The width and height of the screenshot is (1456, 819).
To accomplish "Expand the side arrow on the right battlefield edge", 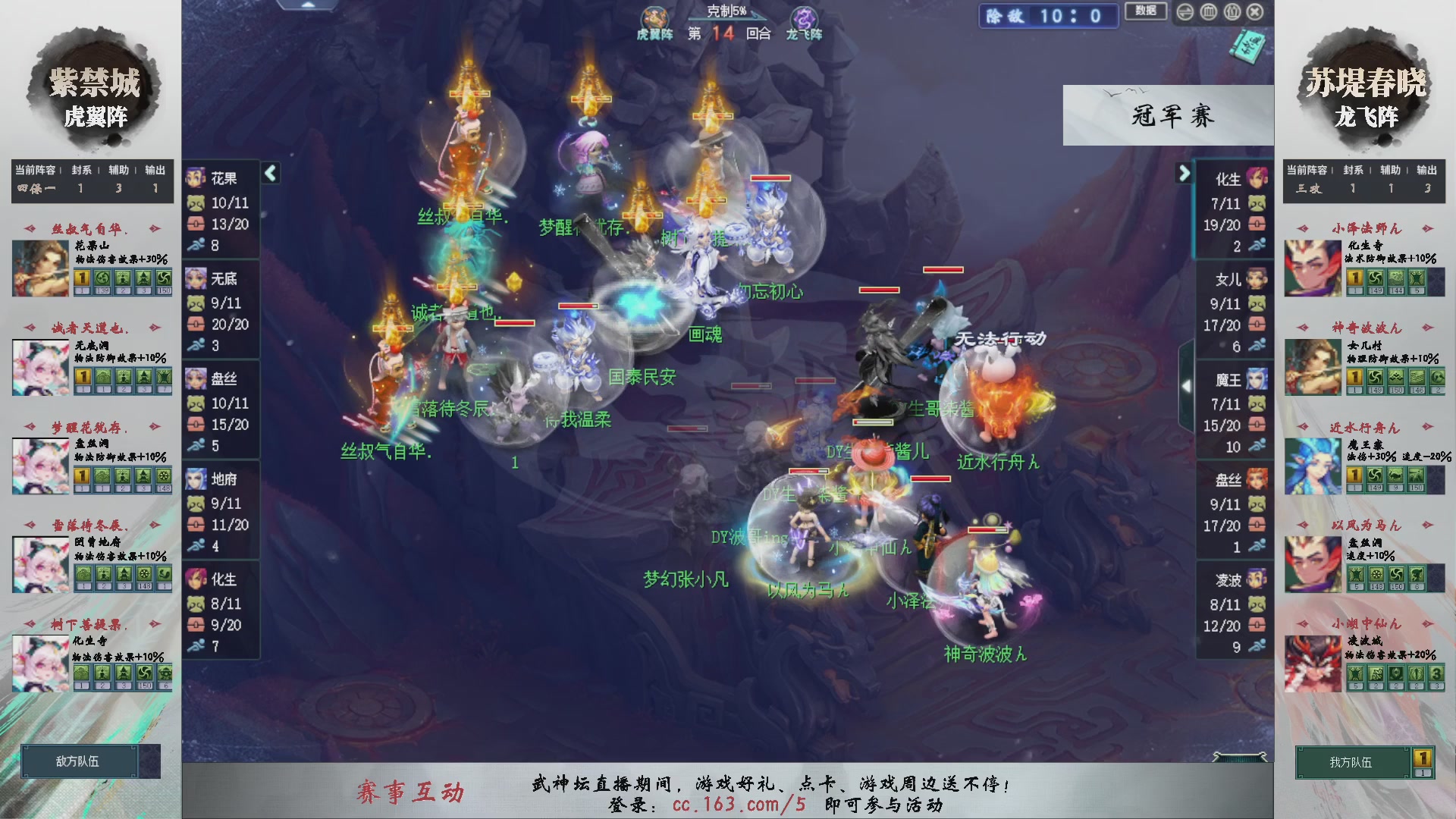I will tap(1187, 385).
